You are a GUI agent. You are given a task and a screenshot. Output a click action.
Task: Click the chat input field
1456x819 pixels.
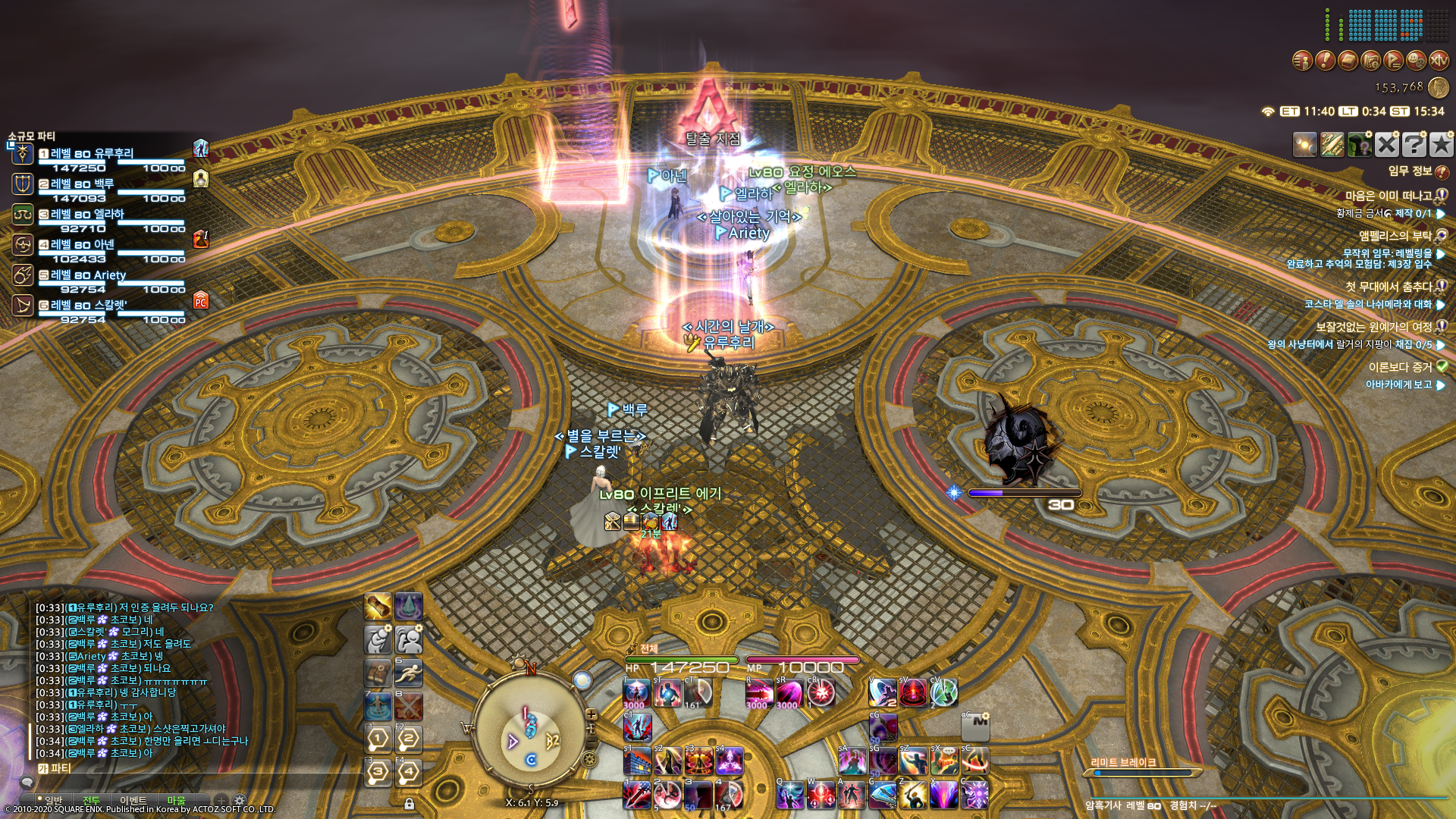190,769
